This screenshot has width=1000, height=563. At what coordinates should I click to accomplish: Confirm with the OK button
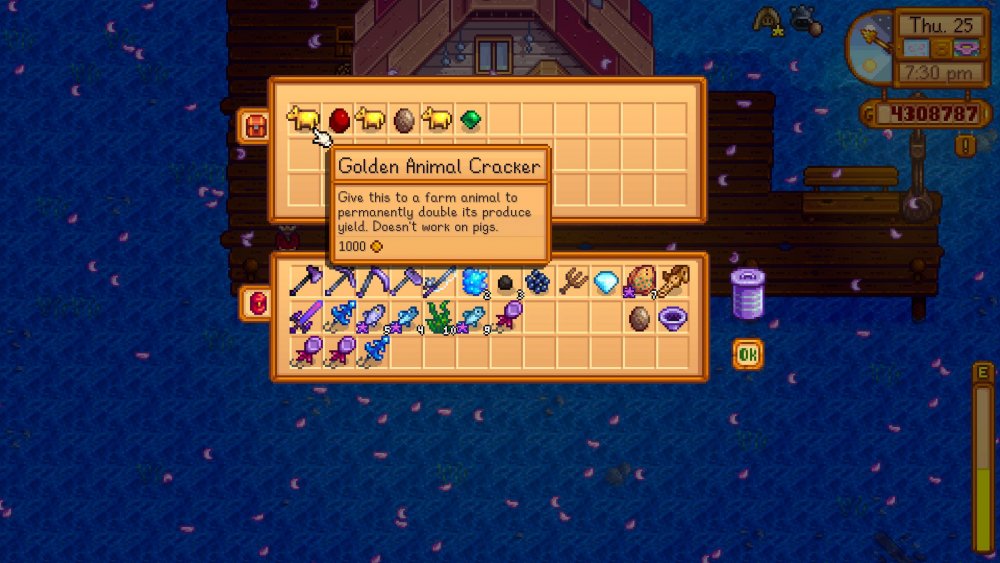pyautogui.click(x=747, y=354)
